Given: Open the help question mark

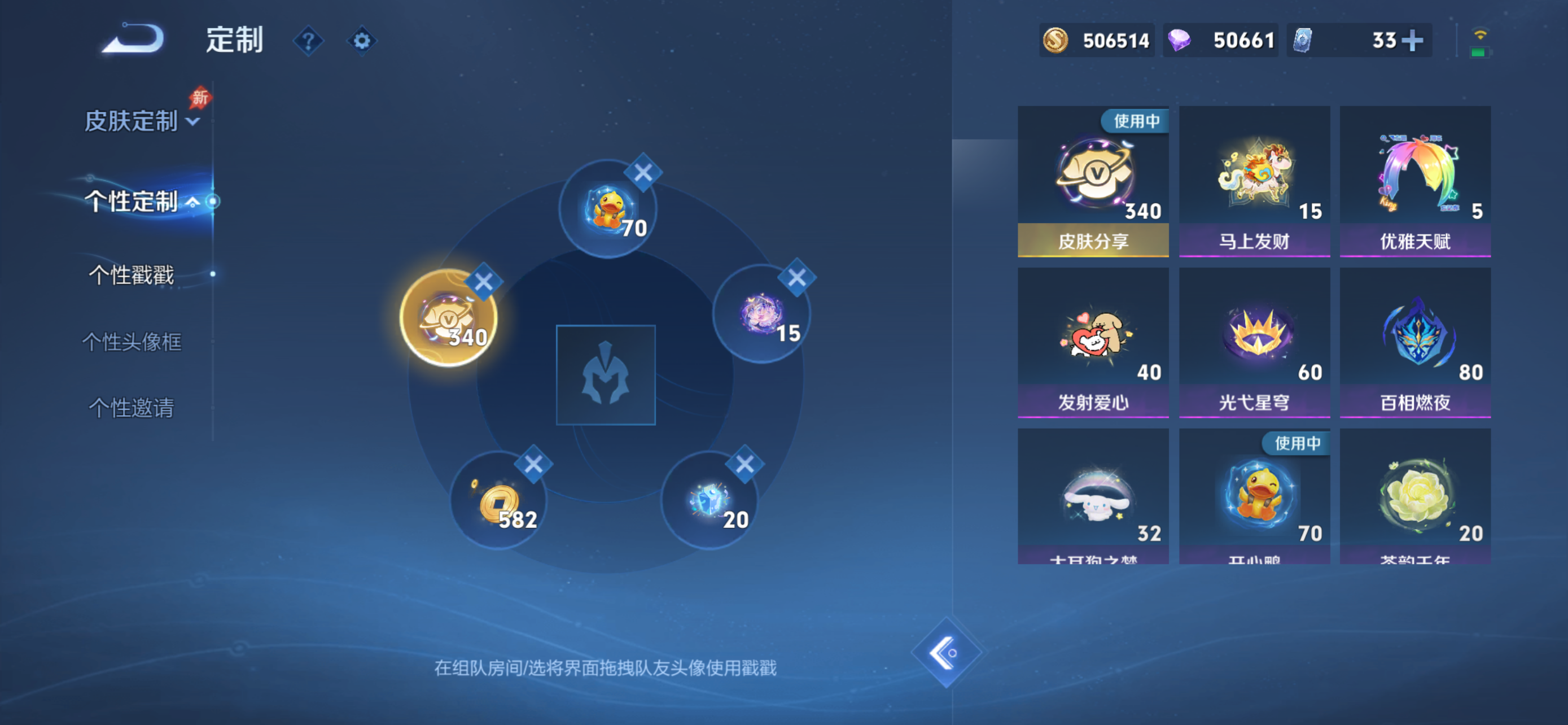Looking at the screenshot, I should coord(308,41).
